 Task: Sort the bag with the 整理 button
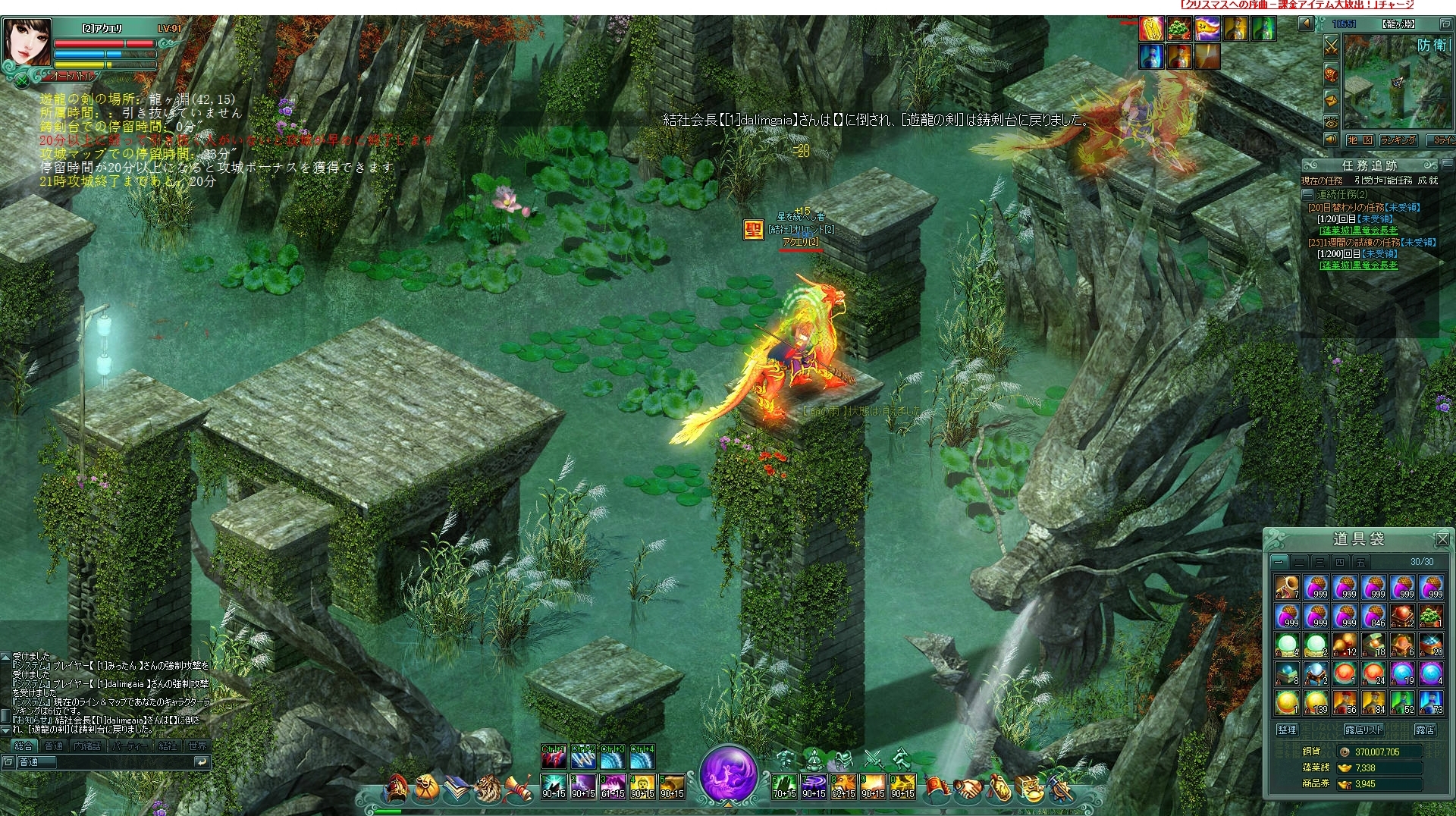(x=1287, y=730)
